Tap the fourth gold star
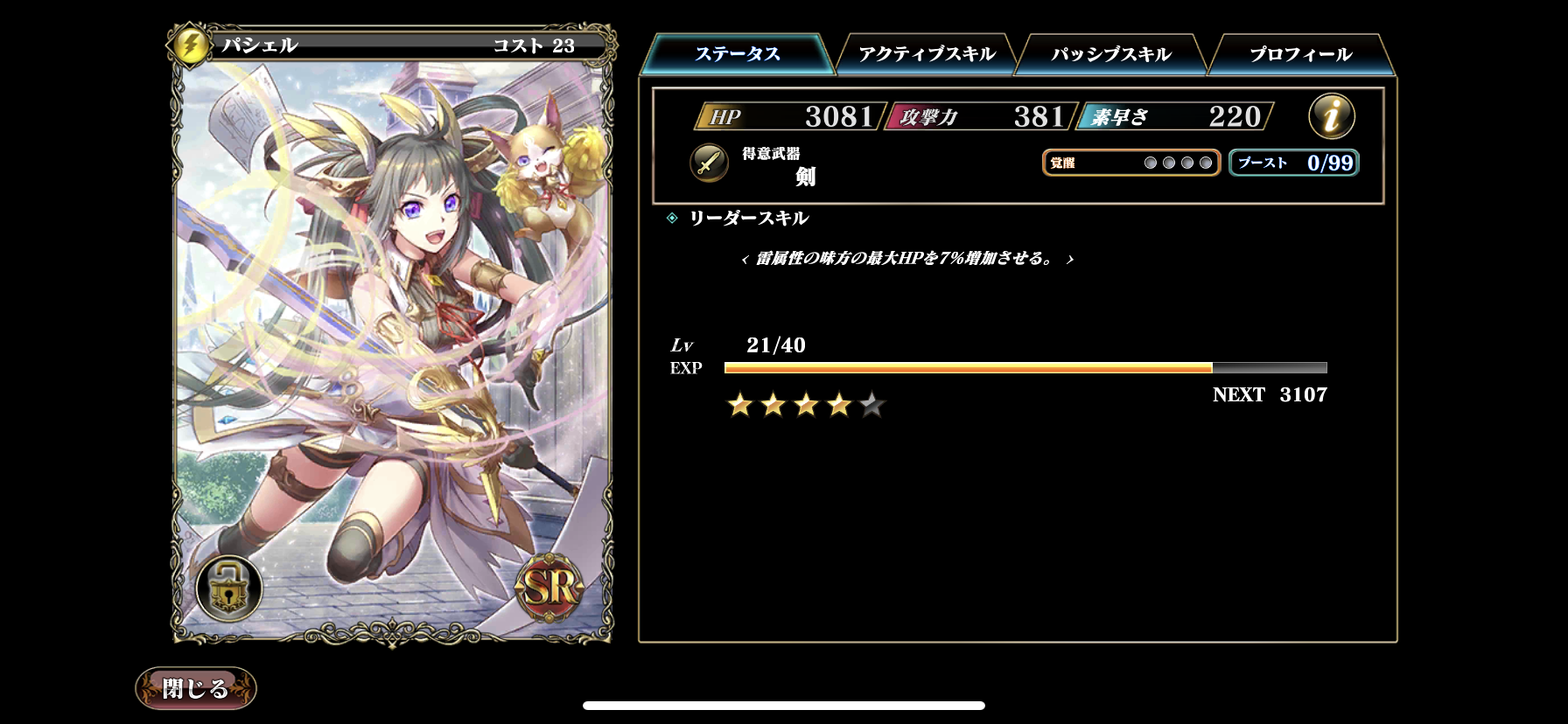 (x=838, y=403)
